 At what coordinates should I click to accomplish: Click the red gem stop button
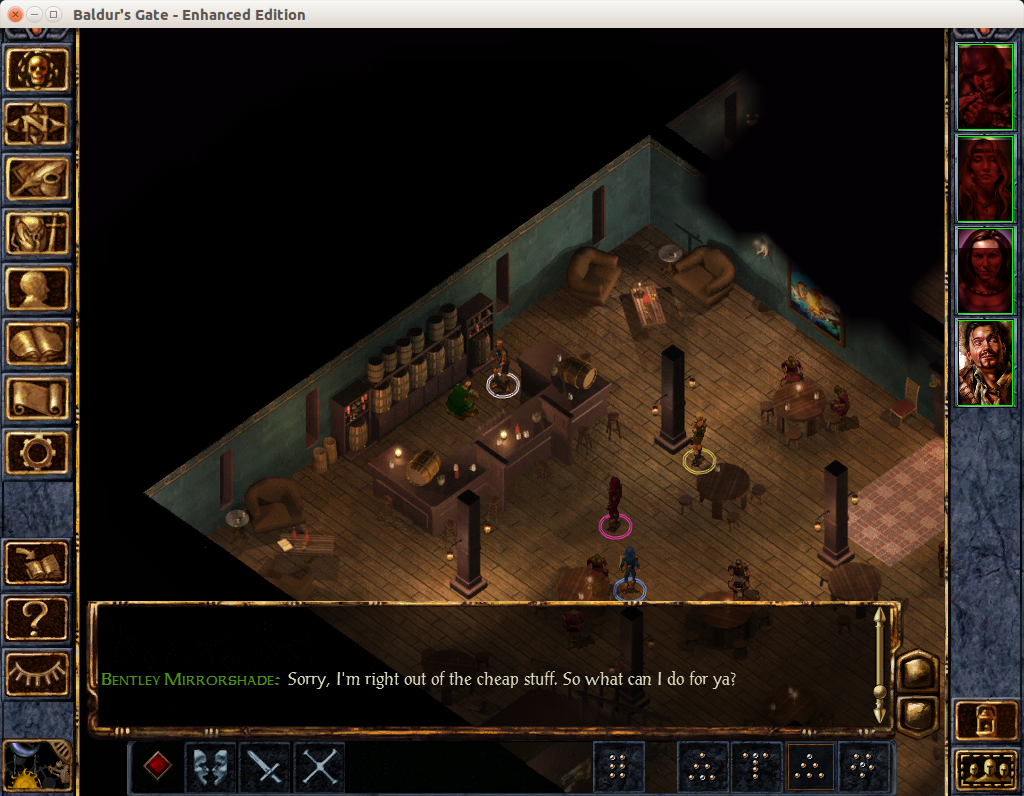157,766
